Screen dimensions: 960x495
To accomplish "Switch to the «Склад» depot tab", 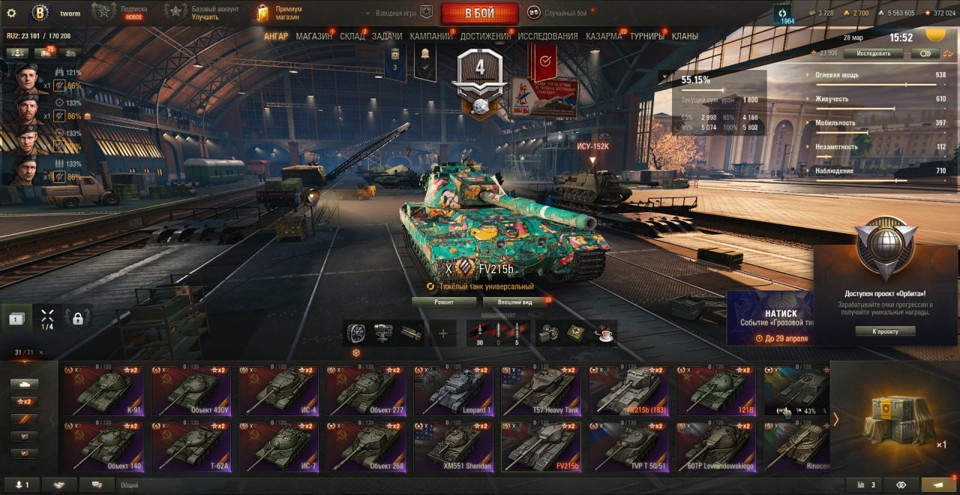I will pos(352,36).
